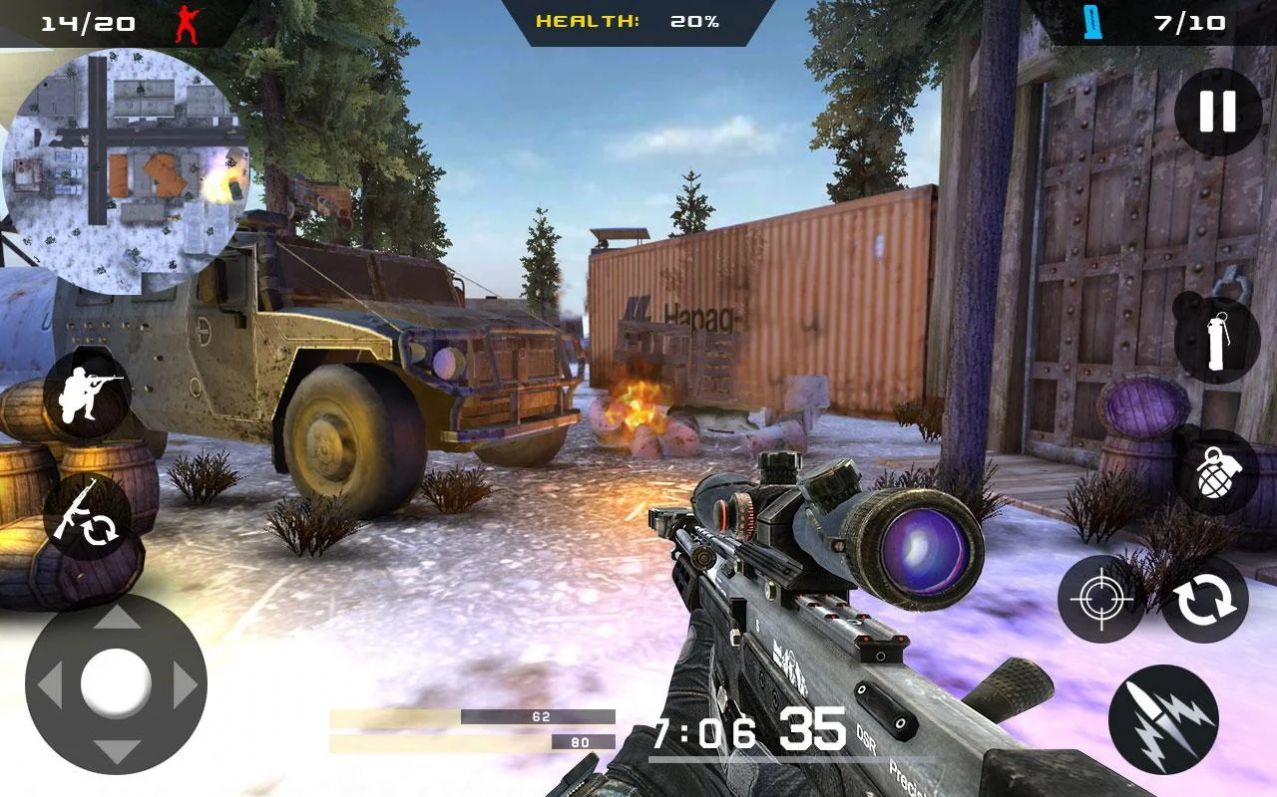The width and height of the screenshot is (1277, 797).
Task: Throw the frag grenade
Action: click(x=1216, y=472)
